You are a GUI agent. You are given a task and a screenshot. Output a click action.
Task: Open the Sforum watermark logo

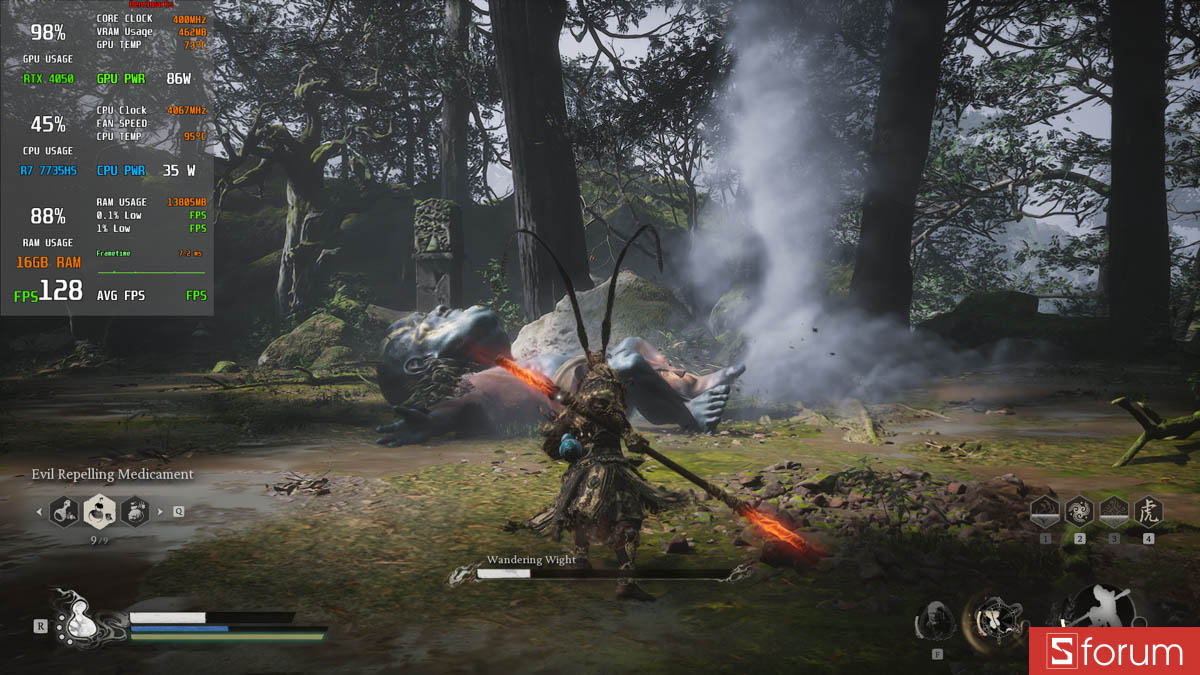pos(1114,652)
